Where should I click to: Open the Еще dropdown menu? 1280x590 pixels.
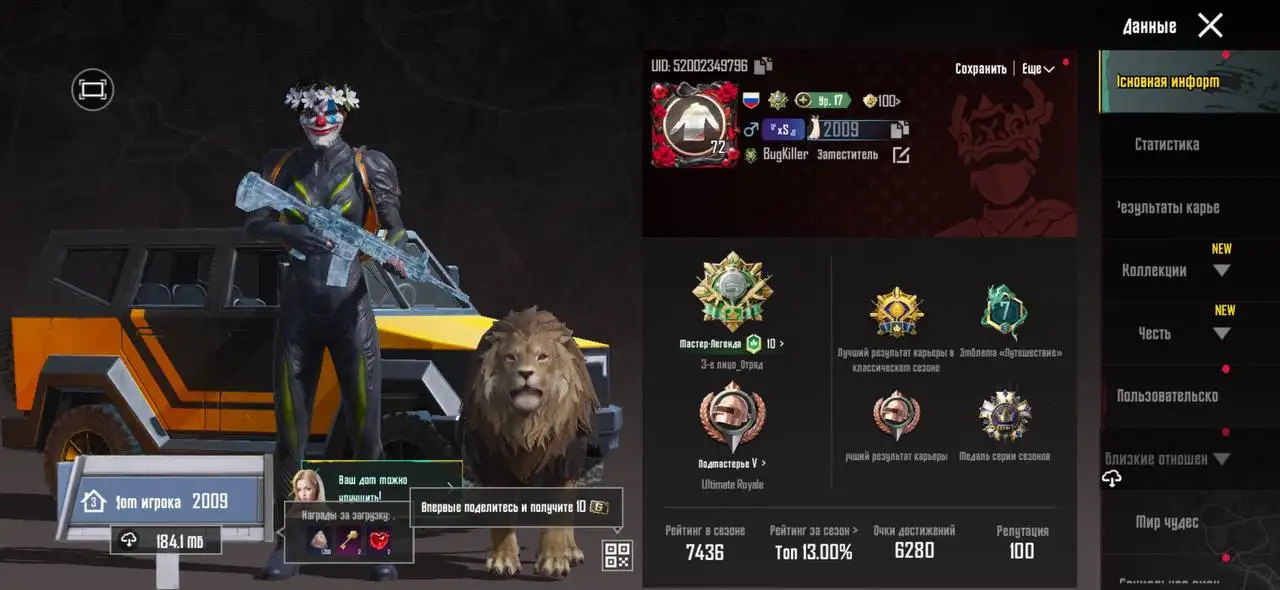click(x=1037, y=69)
